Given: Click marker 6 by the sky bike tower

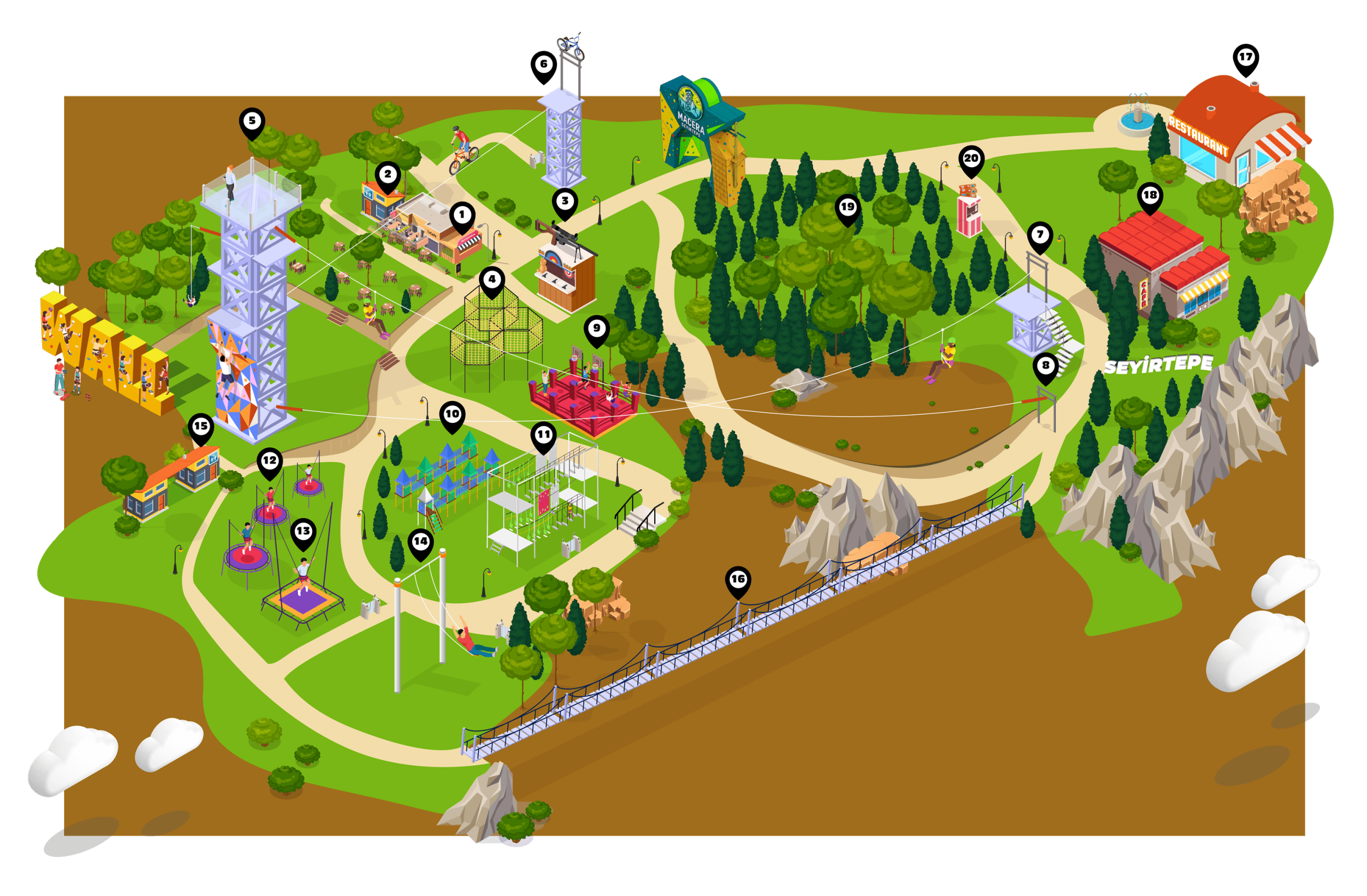Looking at the screenshot, I should click(544, 65).
